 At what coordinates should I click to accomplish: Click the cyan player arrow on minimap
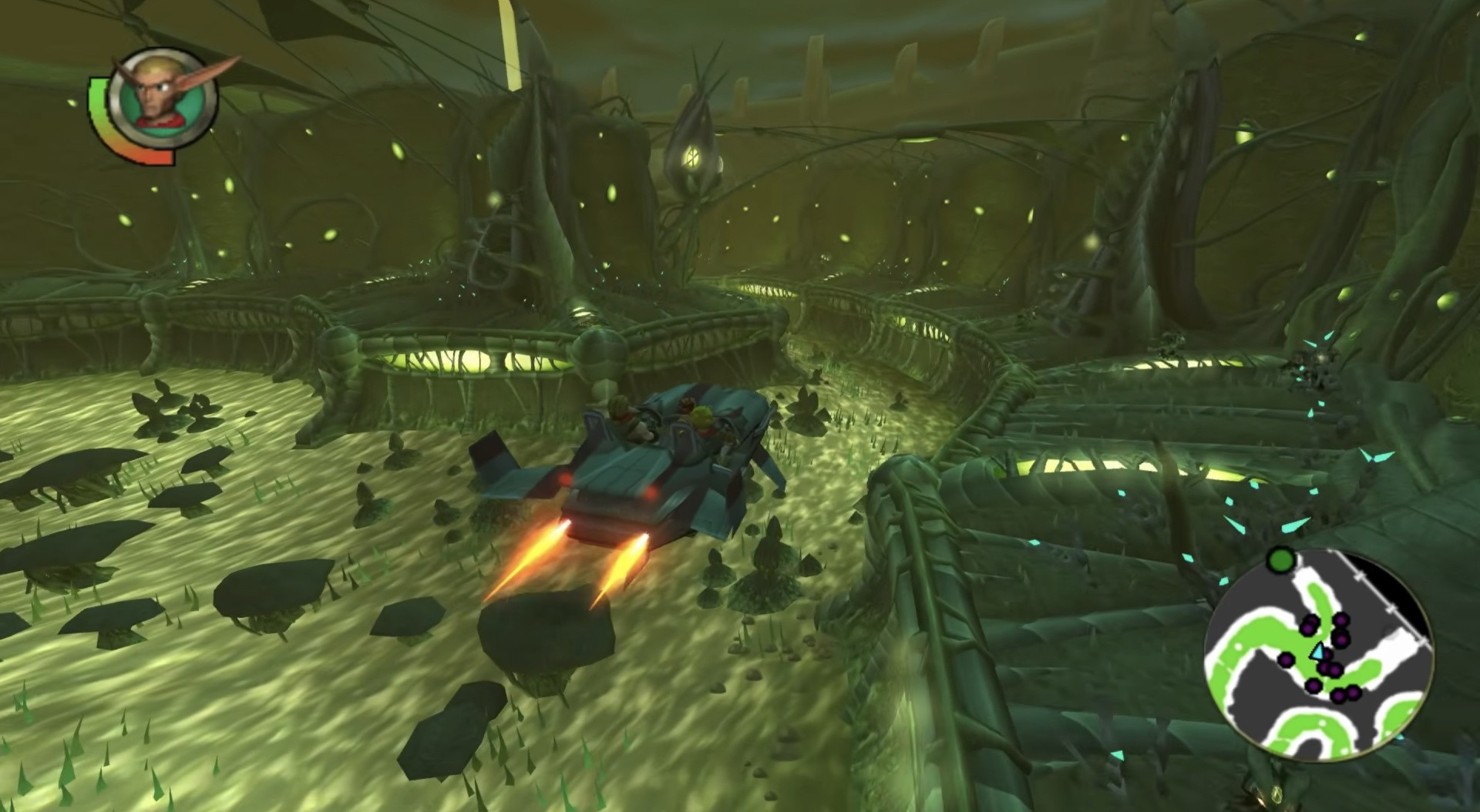click(1317, 653)
